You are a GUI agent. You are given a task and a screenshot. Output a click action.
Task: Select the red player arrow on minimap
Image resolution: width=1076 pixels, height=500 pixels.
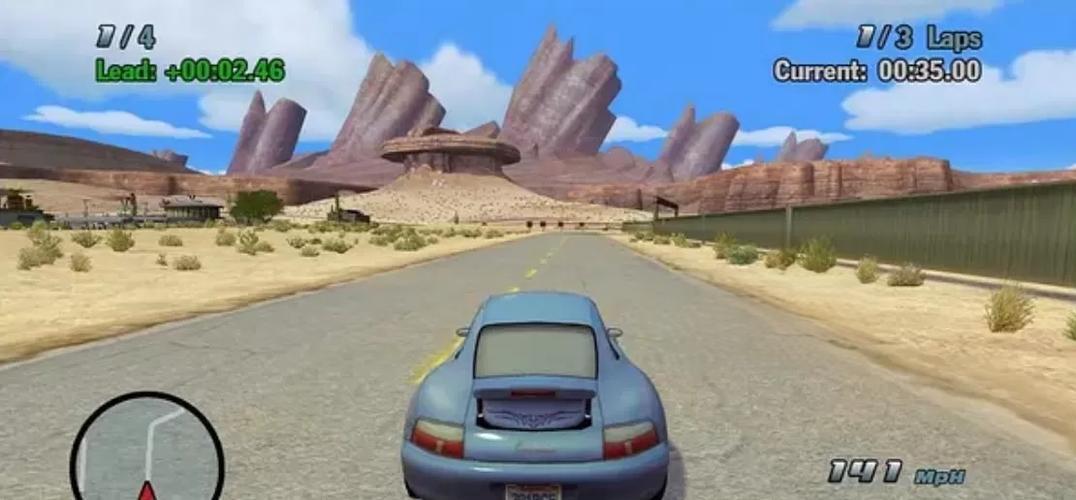tap(147, 491)
